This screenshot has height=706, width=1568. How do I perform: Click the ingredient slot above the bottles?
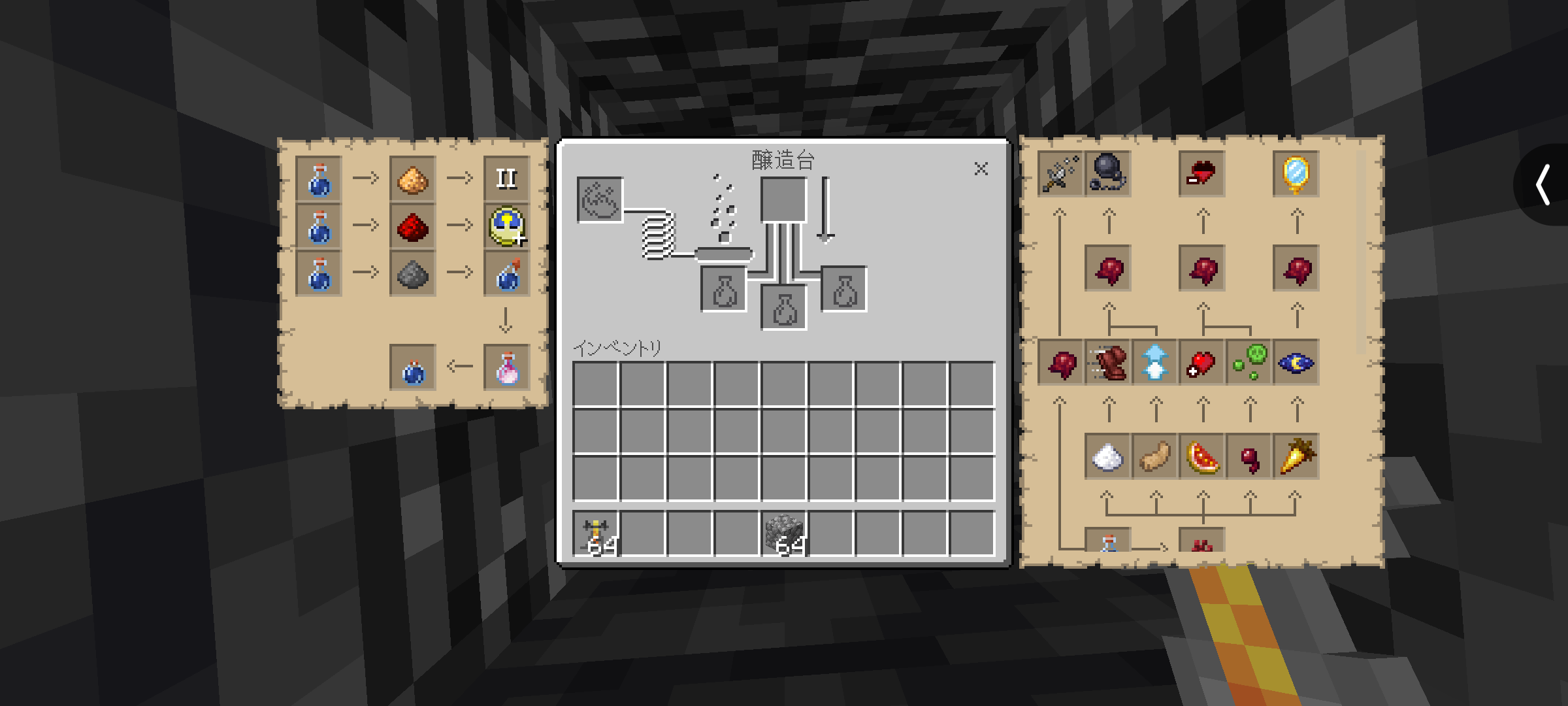click(783, 200)
